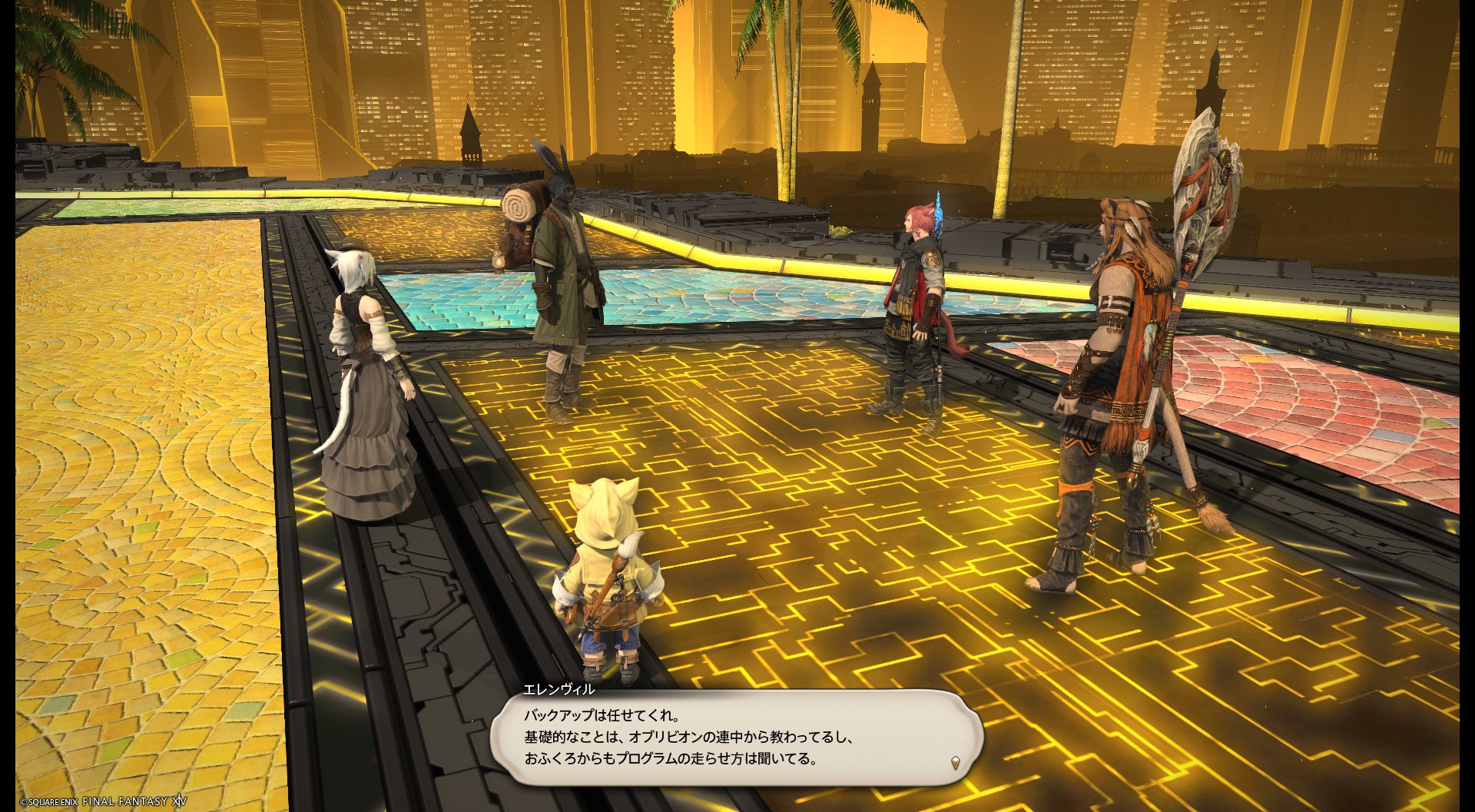Viewport: 1475px width, 812px height.
Task: Continue Erenville's speech bubble dialogue
Action: pos(735,737)
